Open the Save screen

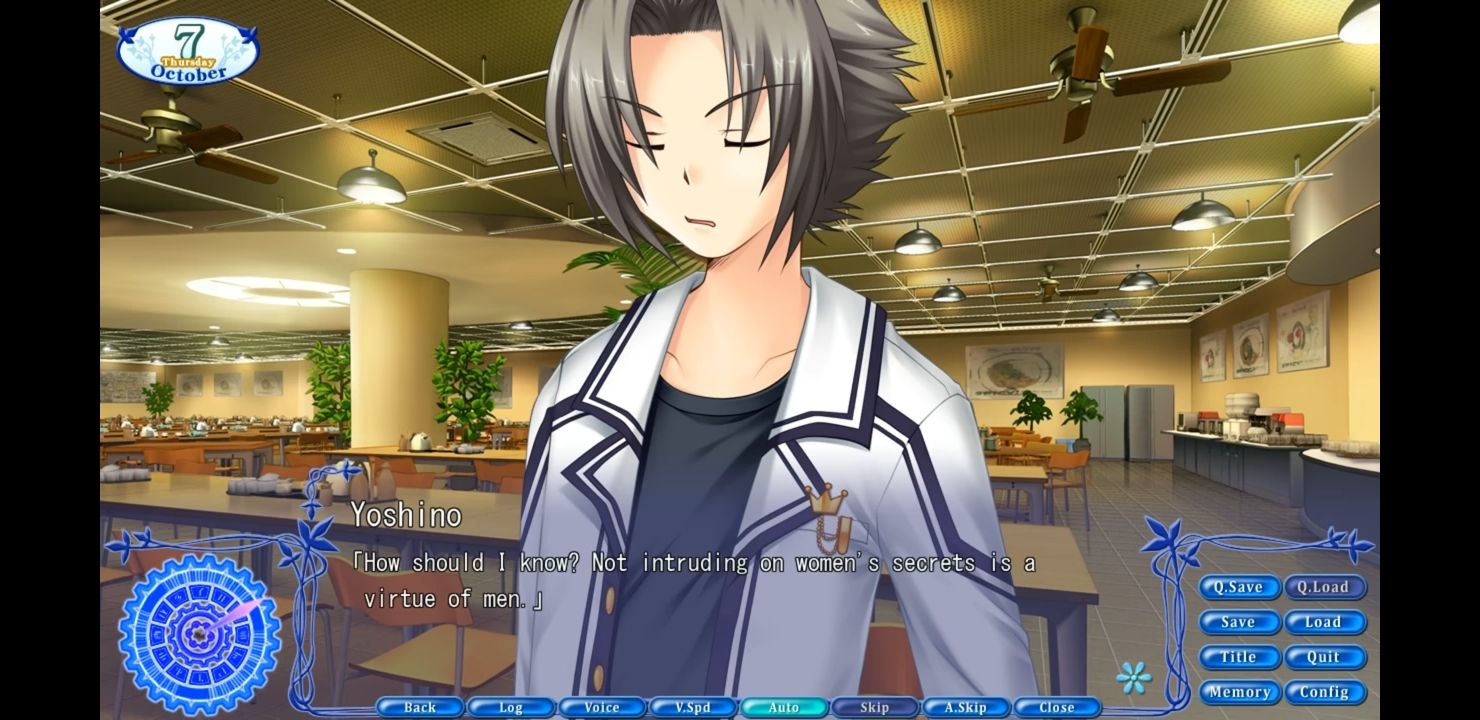click(1239, 622)
